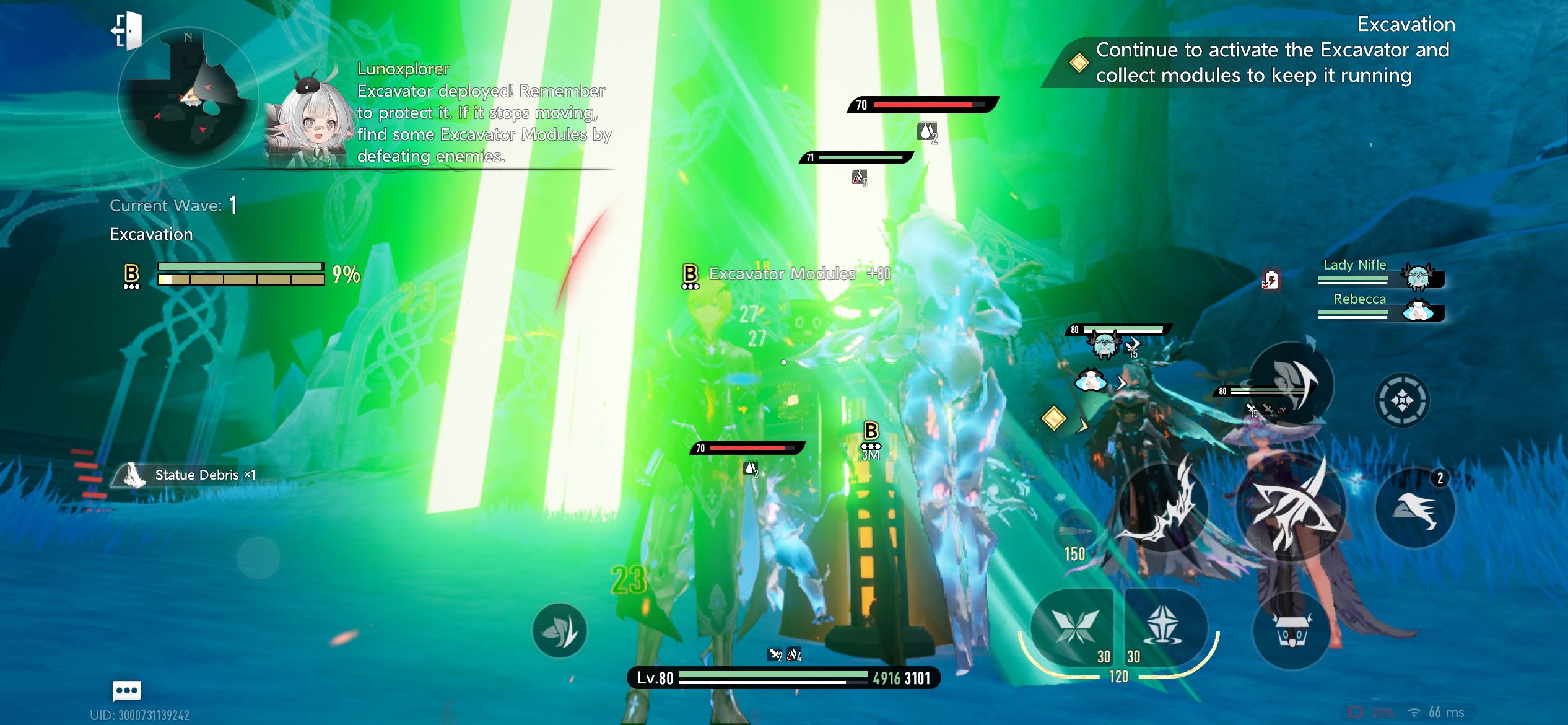Viewport: 1568px width, 725px height.
Task: Tap the leaf-wing jump button
Action: click(559, 630)
